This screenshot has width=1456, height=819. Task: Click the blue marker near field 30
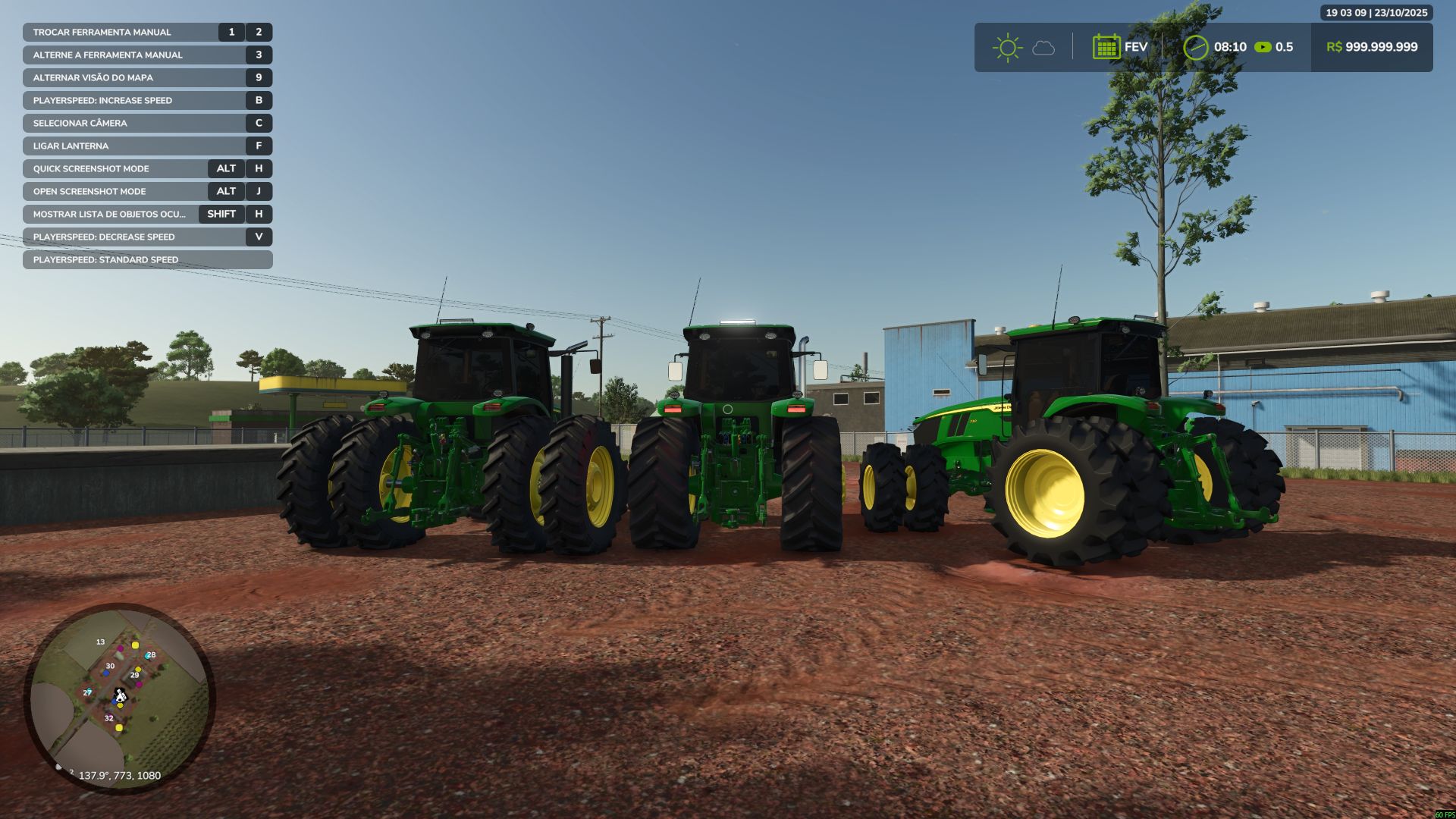tap(106, 673)
